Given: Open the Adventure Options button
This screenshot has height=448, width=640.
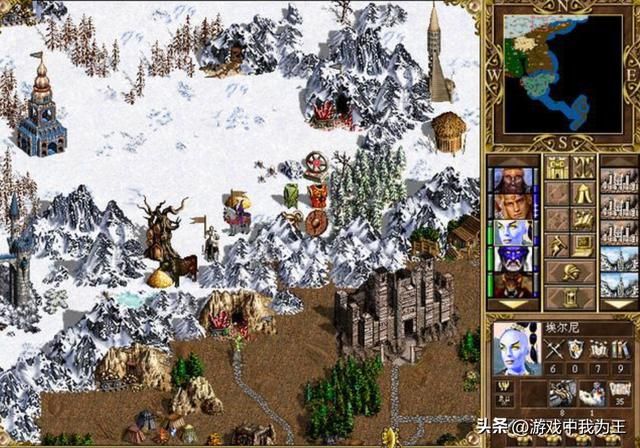Looking at the screenshot, I should point(556,246).
